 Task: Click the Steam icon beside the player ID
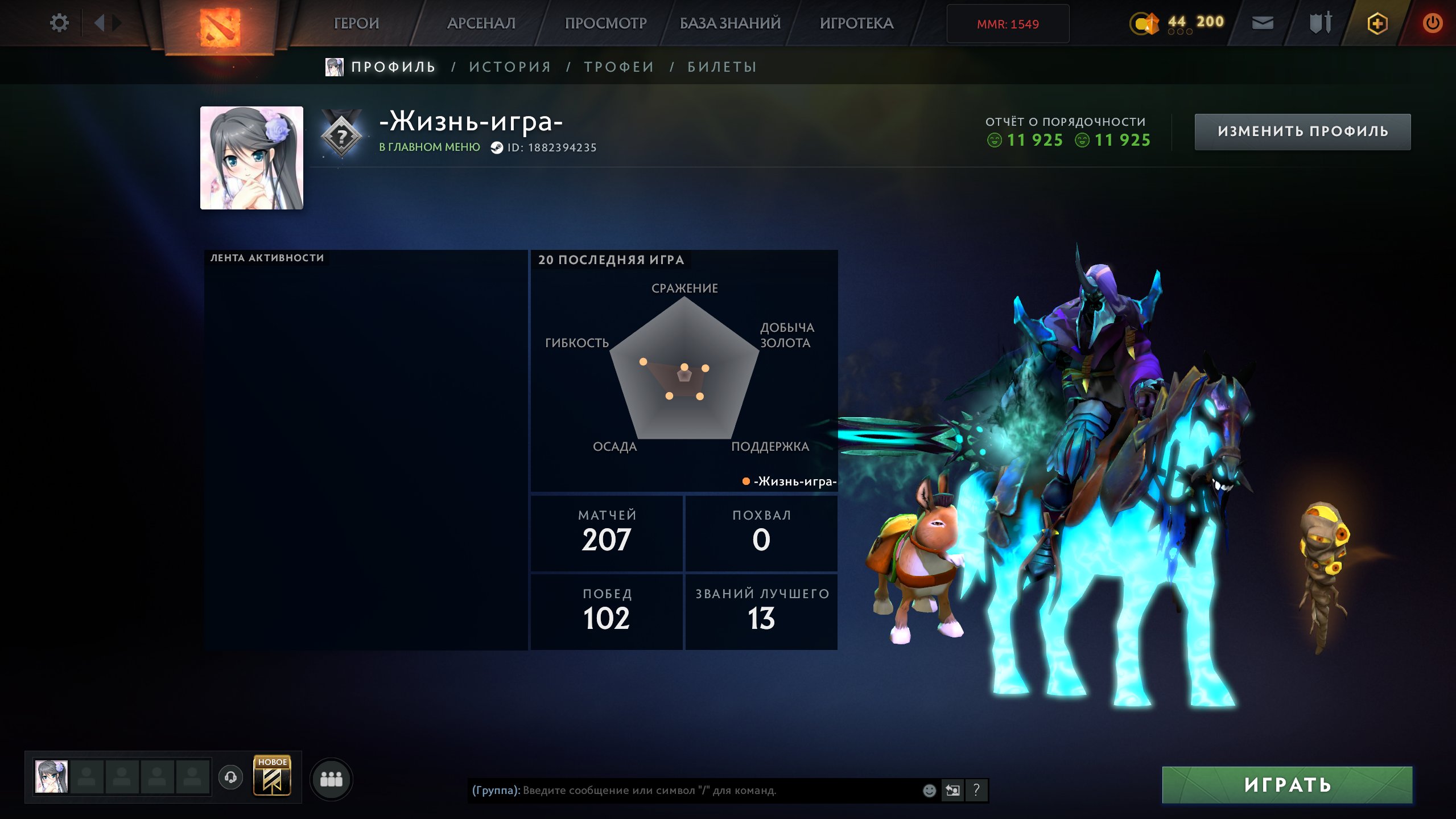(496, 147)
